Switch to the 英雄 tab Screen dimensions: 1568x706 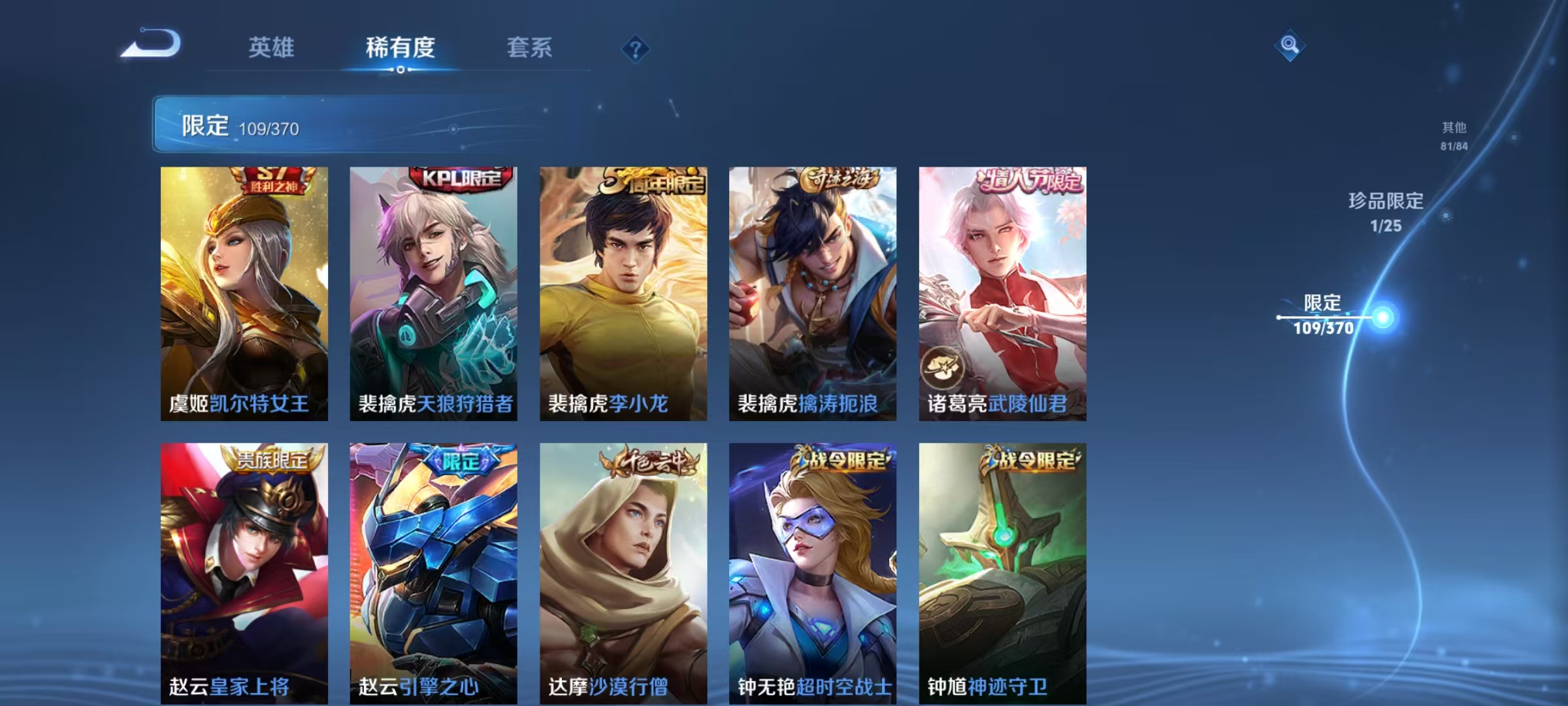point(272,48)
